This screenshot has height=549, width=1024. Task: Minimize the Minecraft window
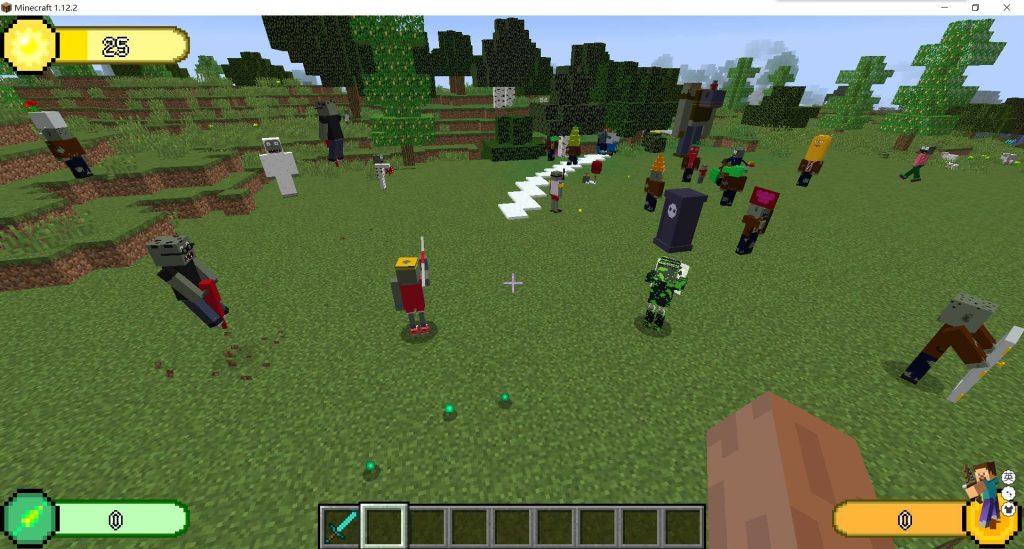945,7
